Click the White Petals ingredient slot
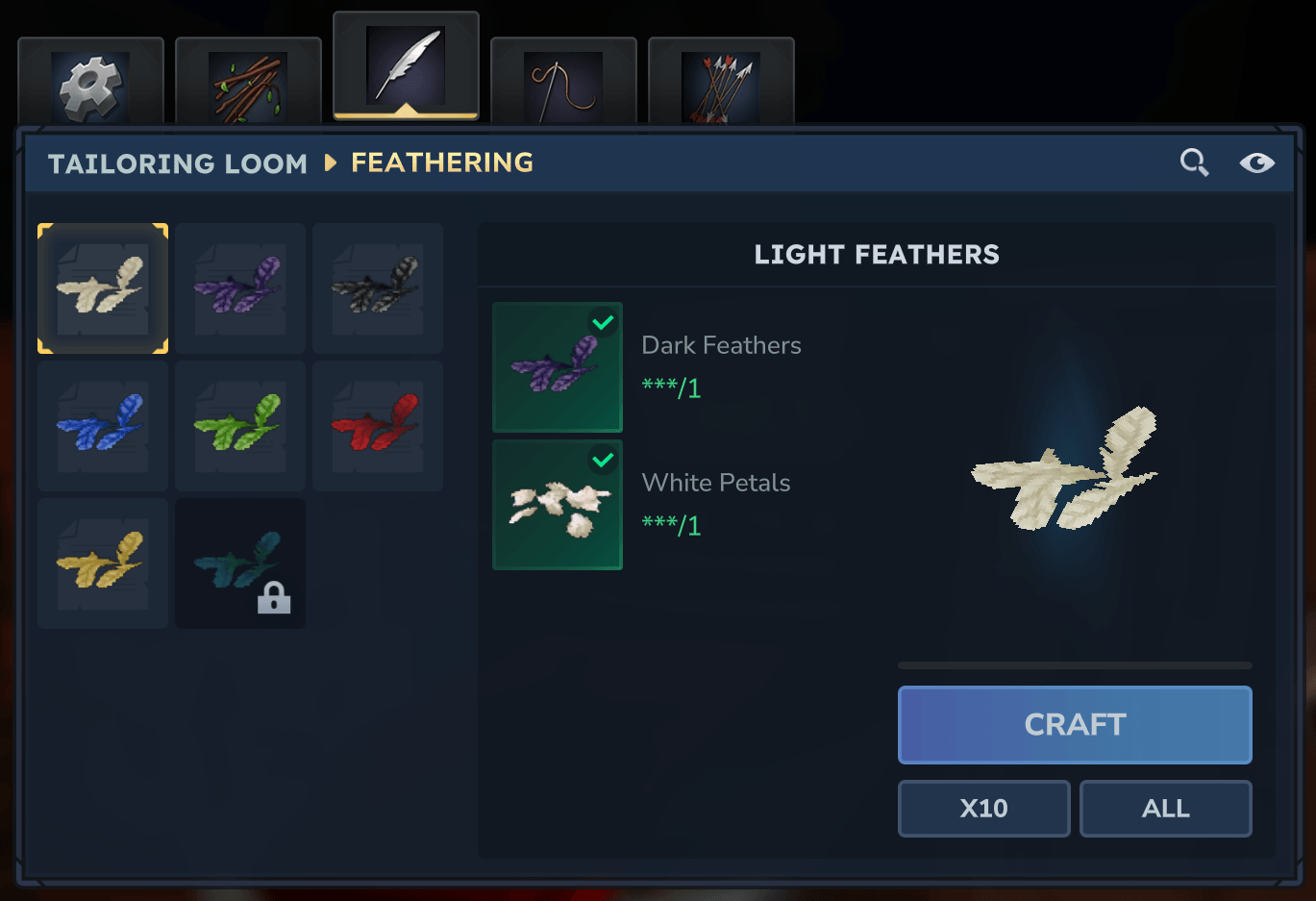Image resolution: width=1316 pixels, height=901 pixels. point(558,505)
